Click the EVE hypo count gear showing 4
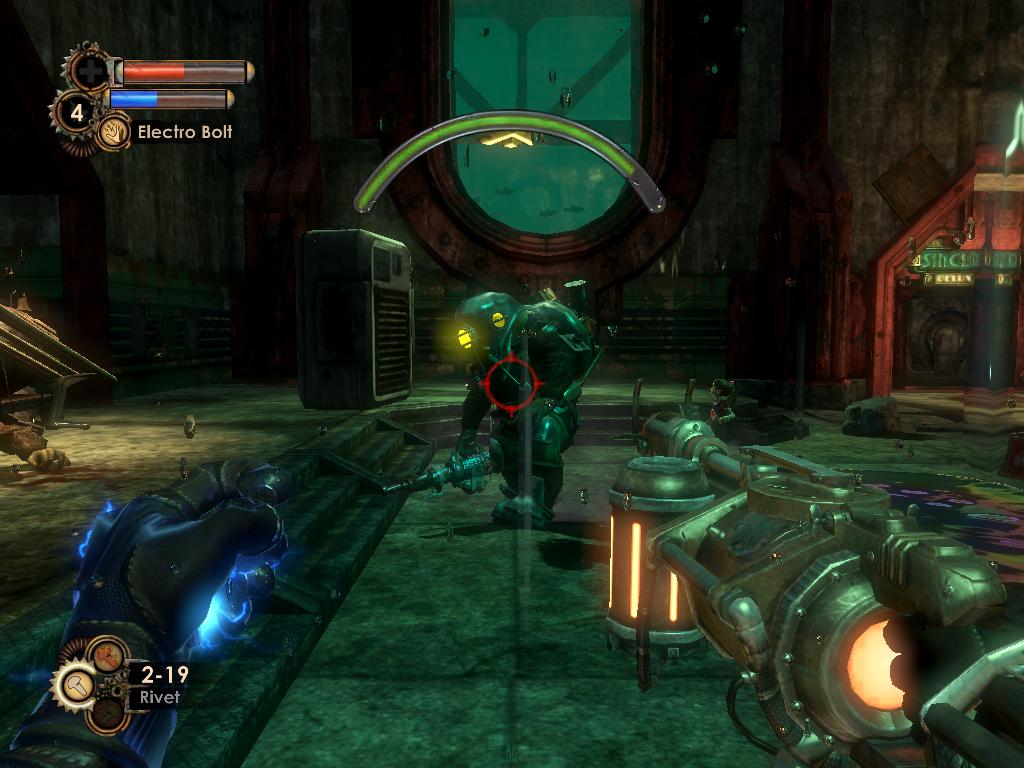Screen dimensions: 1024x768 (76, 111)
